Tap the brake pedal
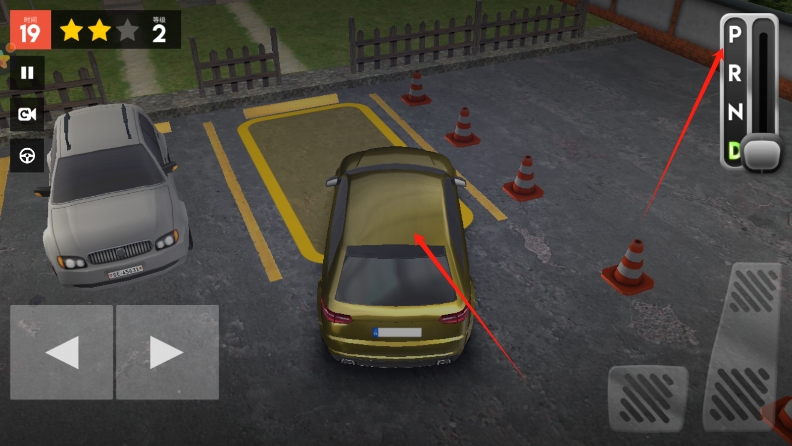Screen dimensions: 792x446 (x=647, y=400)
